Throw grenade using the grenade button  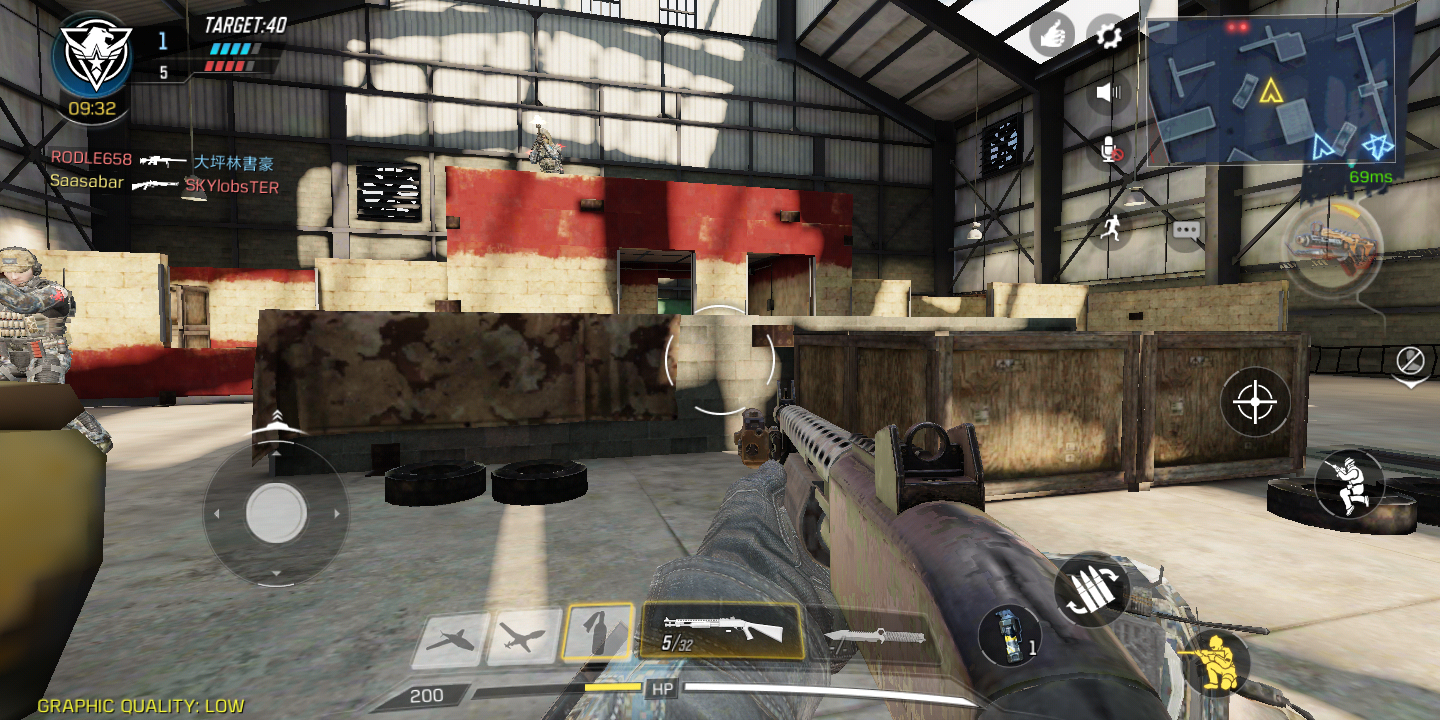click(x=1009, y=635)
